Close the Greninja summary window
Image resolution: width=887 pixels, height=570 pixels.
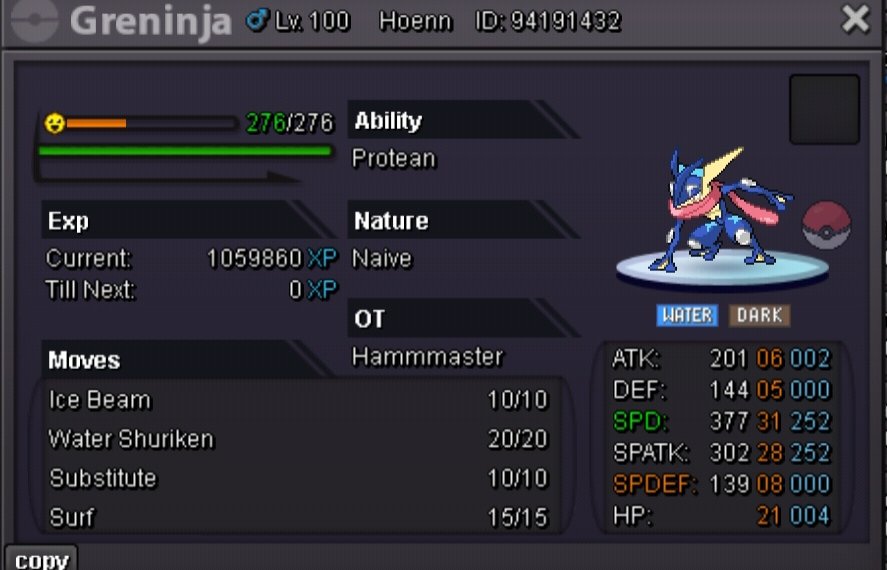[856, 20]
